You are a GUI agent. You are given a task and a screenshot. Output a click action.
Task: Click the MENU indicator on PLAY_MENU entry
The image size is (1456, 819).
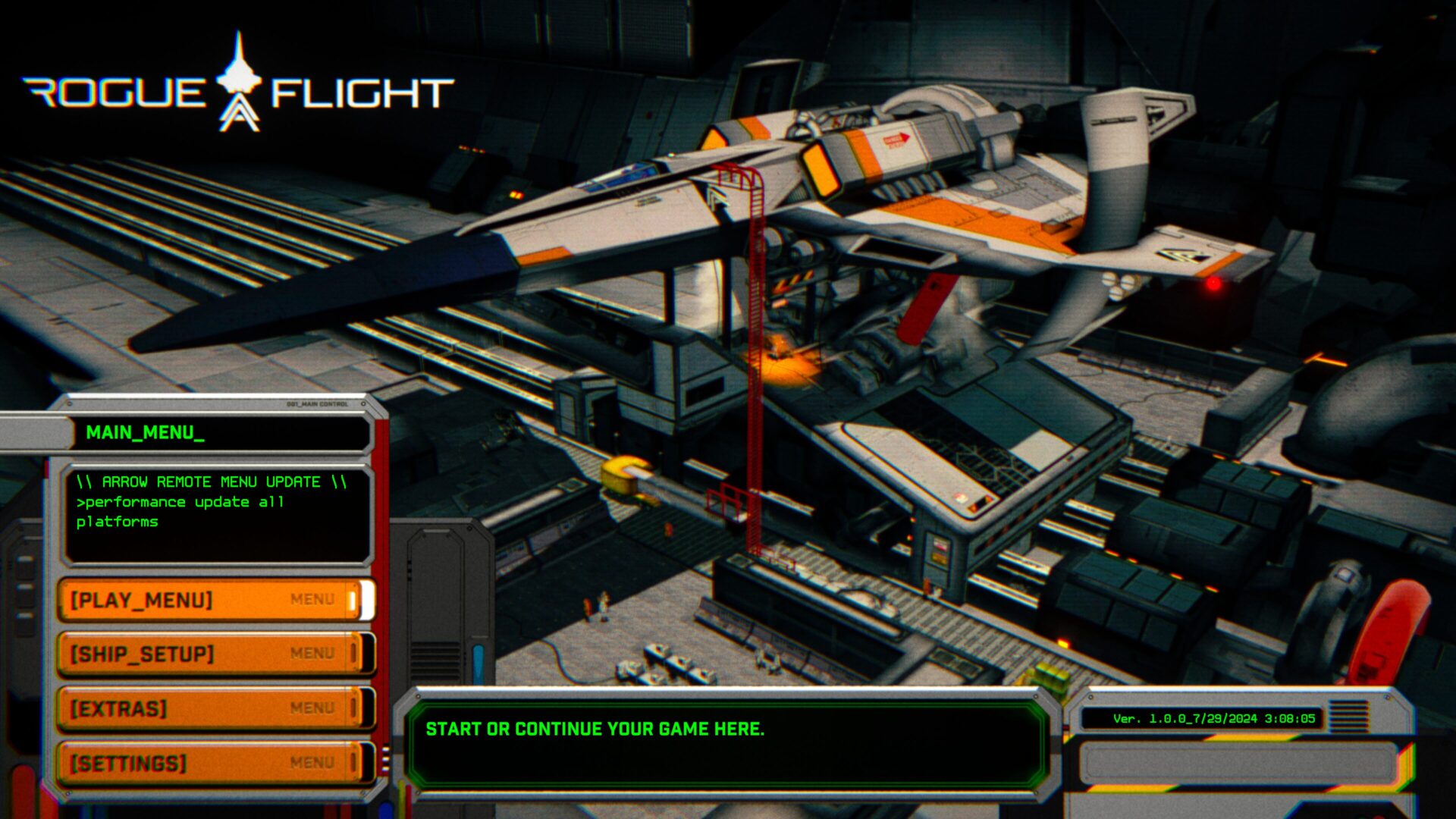point(313,598)
